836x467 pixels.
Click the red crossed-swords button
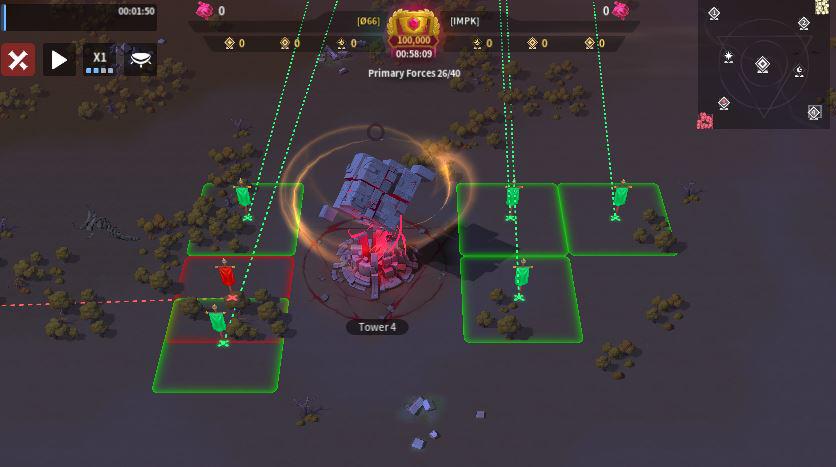pos(18,59)
